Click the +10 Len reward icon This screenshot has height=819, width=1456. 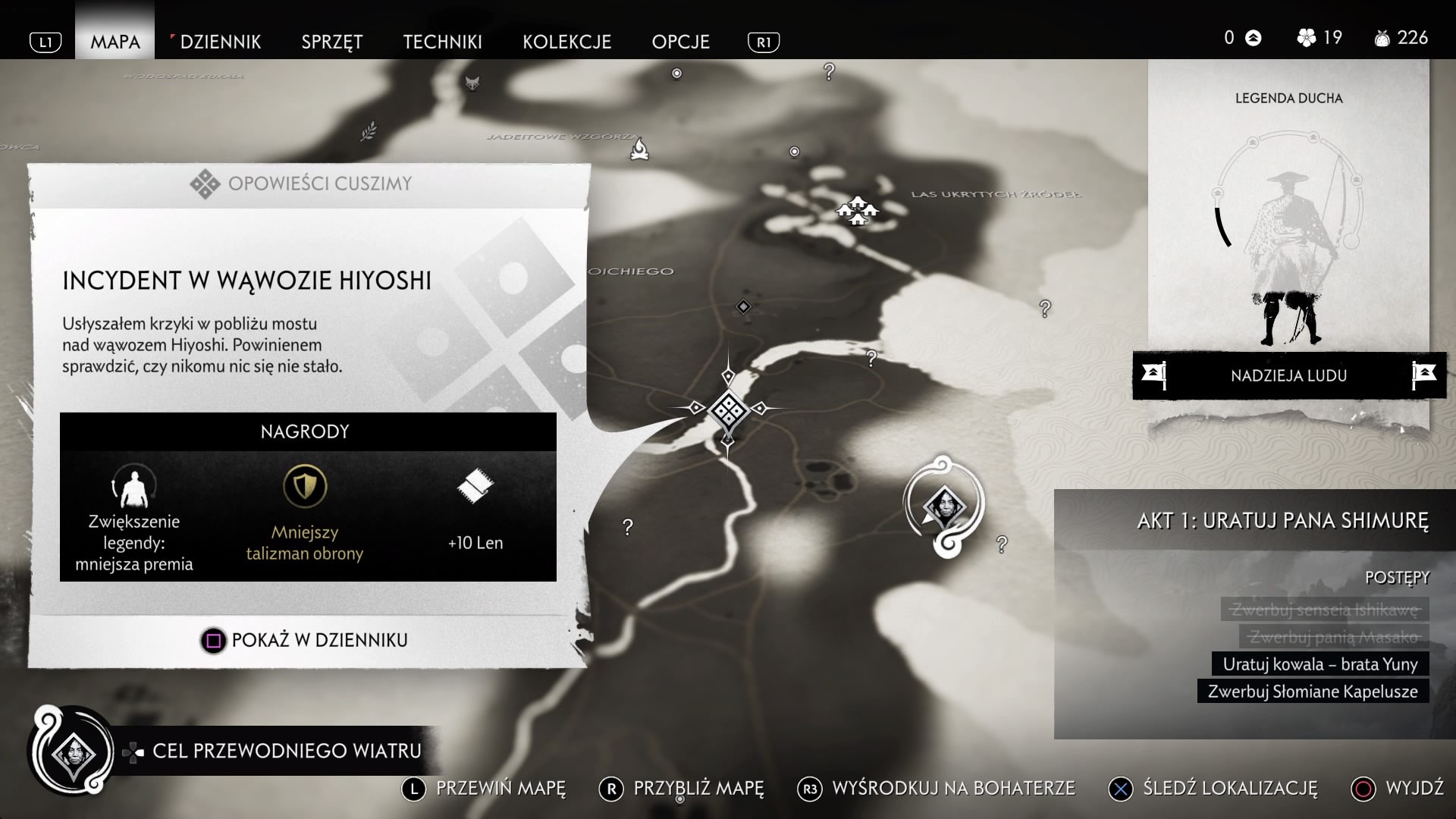pos(475,485)
